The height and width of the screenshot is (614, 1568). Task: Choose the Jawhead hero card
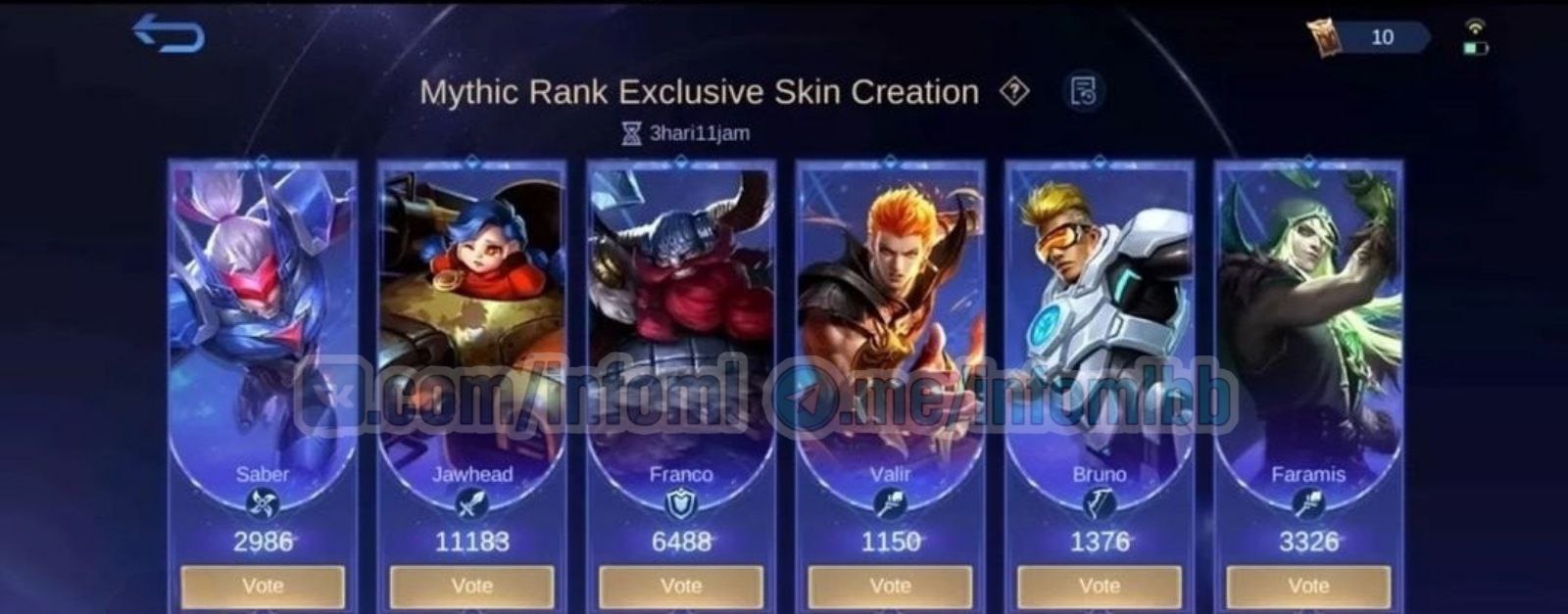click(x=471, y=313)
